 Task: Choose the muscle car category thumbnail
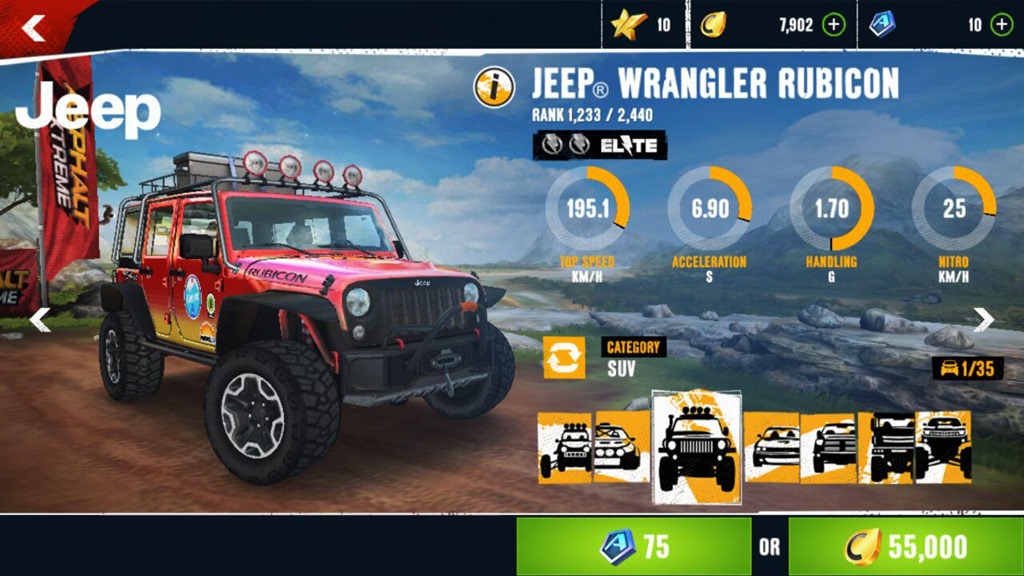coord(772,447)
